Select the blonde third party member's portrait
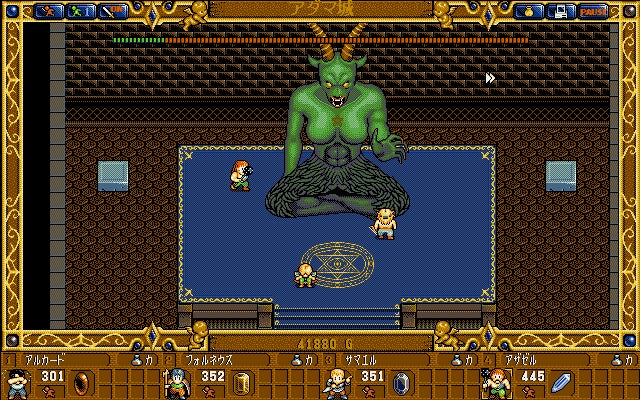Image resolution: width=640 pixels, height=400 pixels. pos(336,382)
